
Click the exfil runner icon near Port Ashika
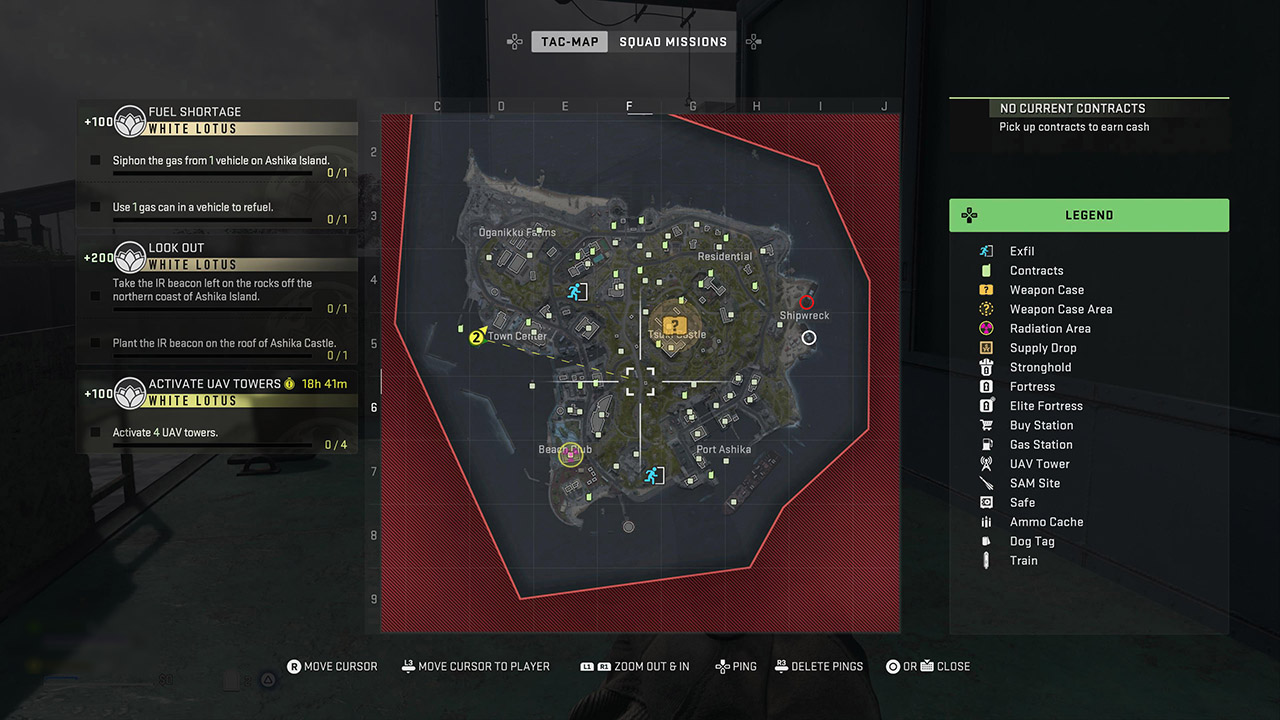(x=654, y=475)
